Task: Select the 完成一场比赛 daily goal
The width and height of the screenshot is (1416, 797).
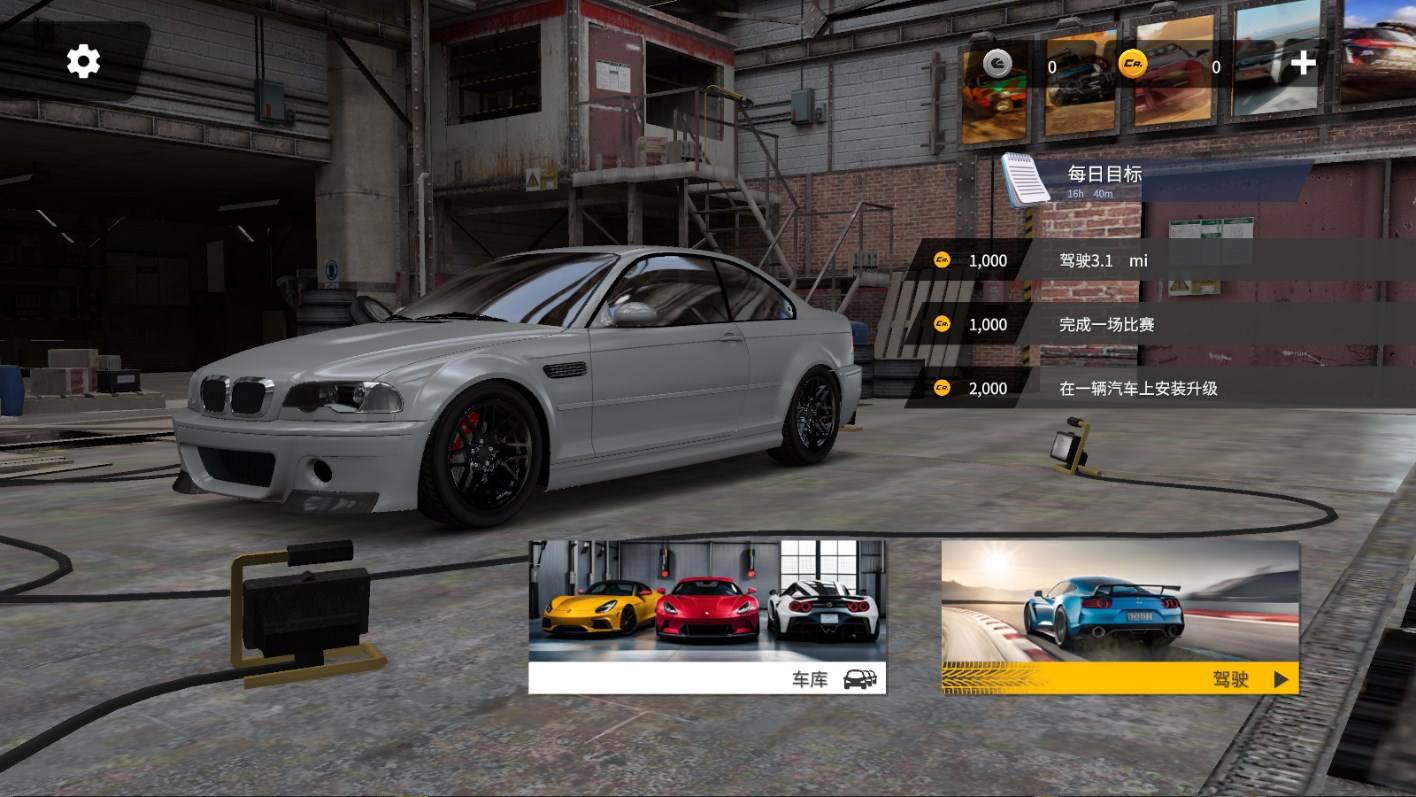Action: [x=1107, y=325]
